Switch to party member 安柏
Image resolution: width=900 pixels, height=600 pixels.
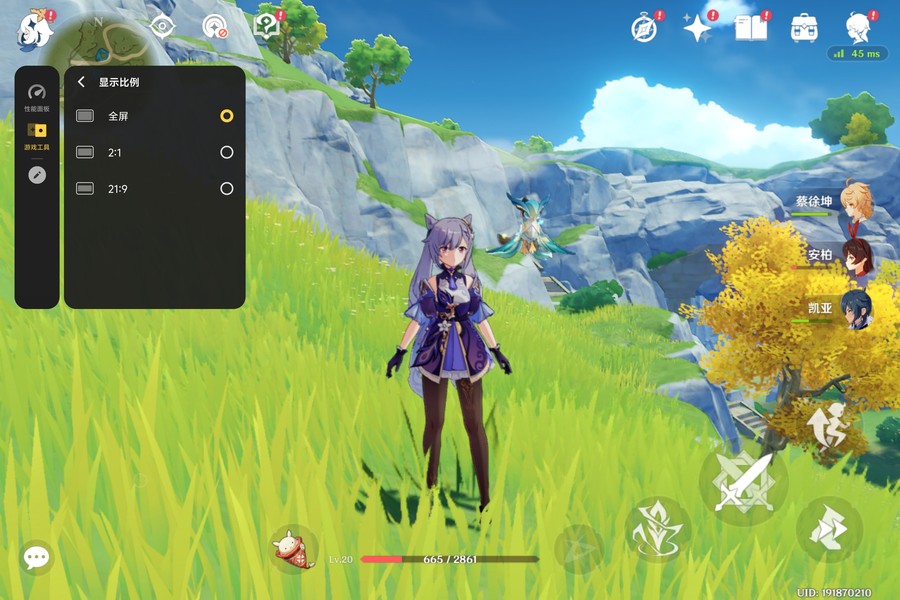(855, 256)
